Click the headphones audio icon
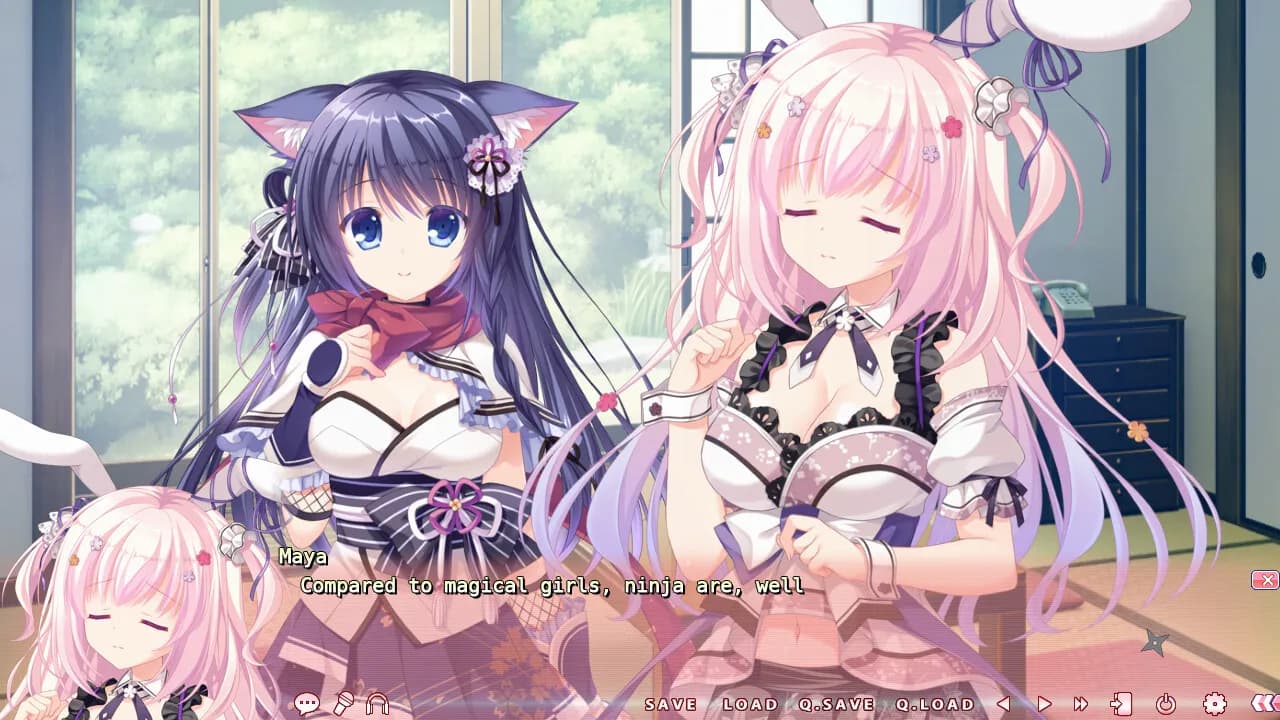1280x720 pixels. point(377,703)
